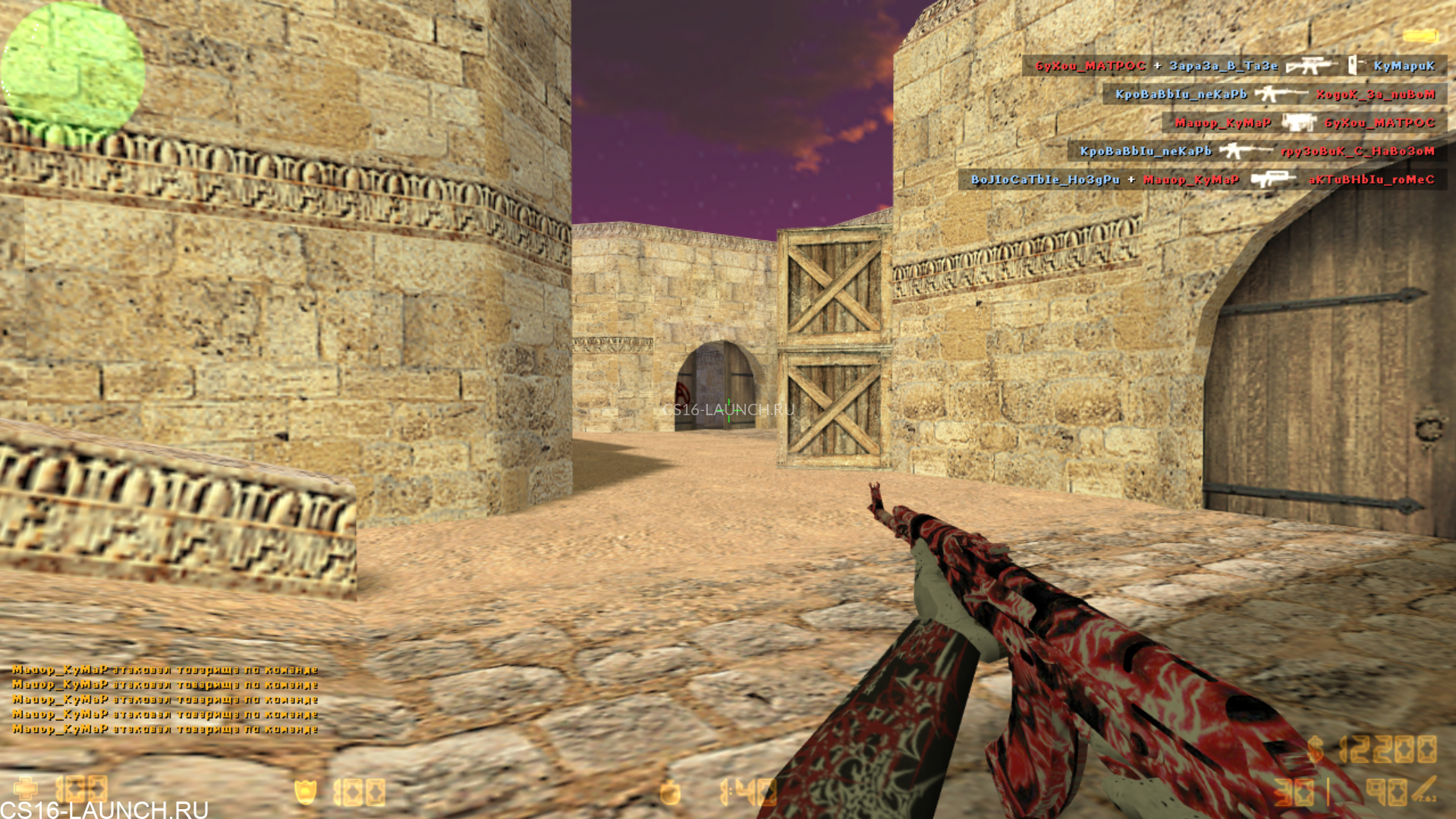
Task: Click the armor shield icon
Action: pos(305,792)
